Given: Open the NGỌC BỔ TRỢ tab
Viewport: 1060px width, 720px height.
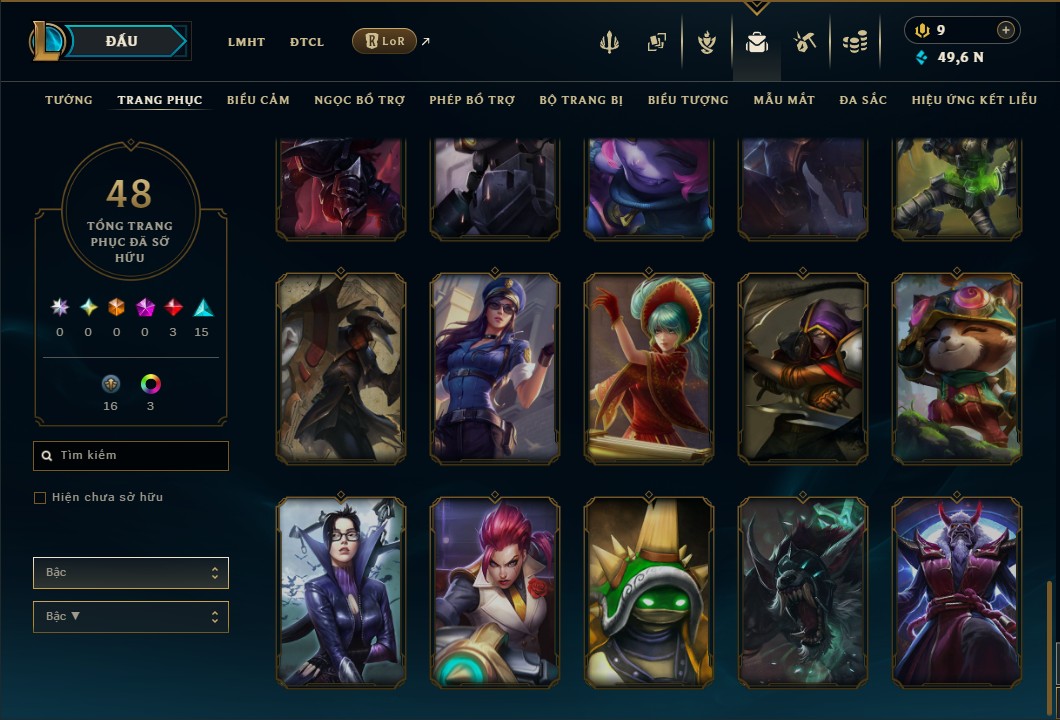Looking at the screenshot, I should 359,100.
